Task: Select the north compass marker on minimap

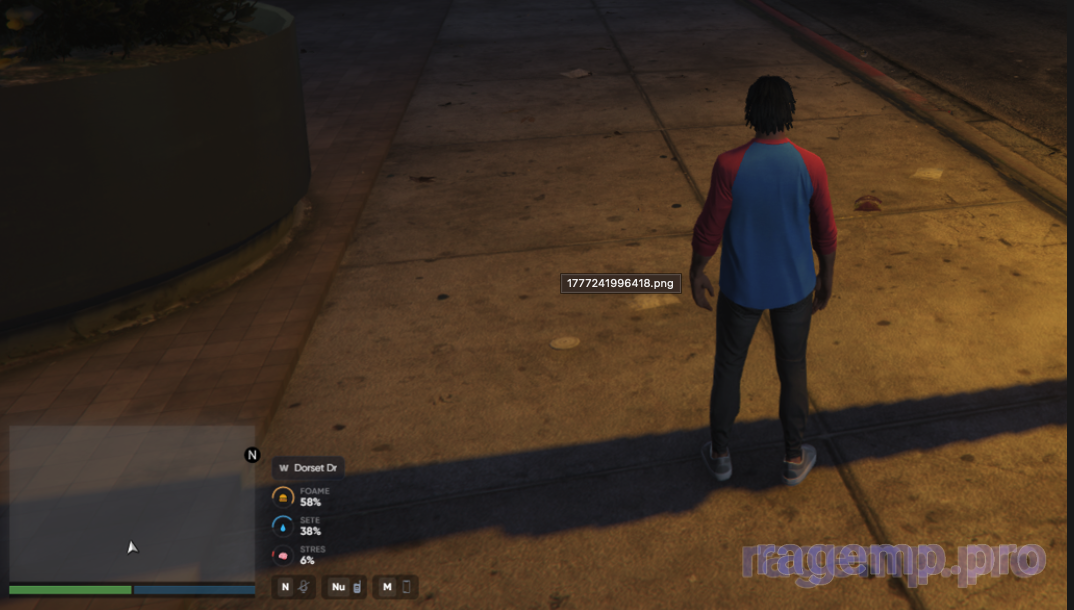Action: pos(252,455)
